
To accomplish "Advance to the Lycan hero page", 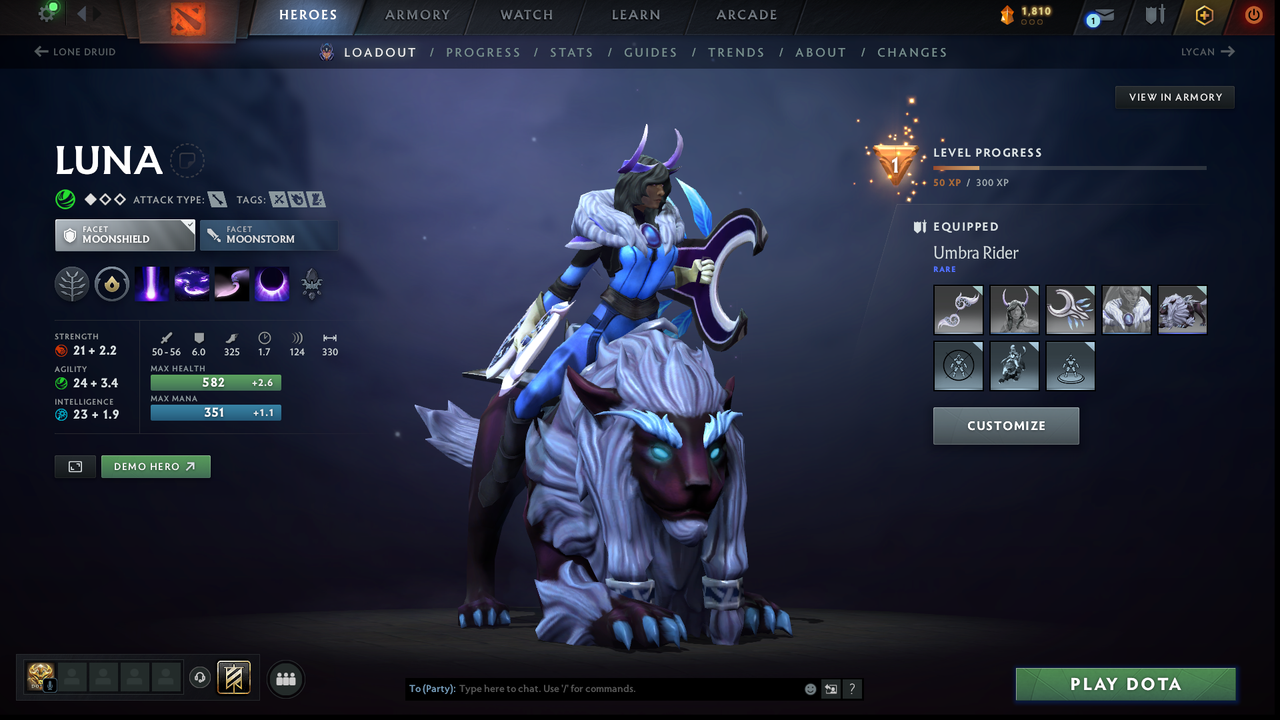I will (x=1207, y=51).
